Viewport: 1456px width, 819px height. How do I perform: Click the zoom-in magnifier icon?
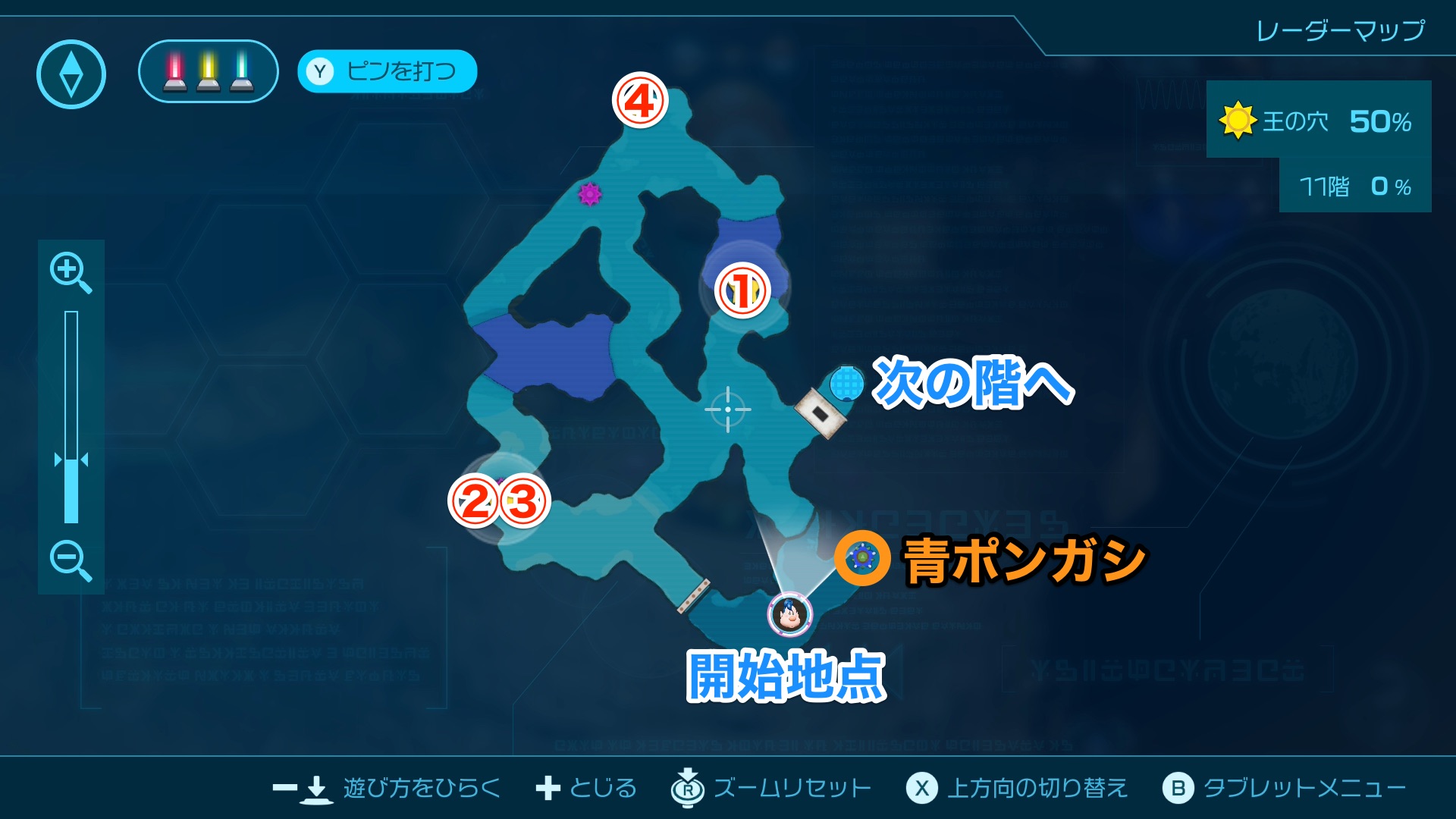point(71,273)
